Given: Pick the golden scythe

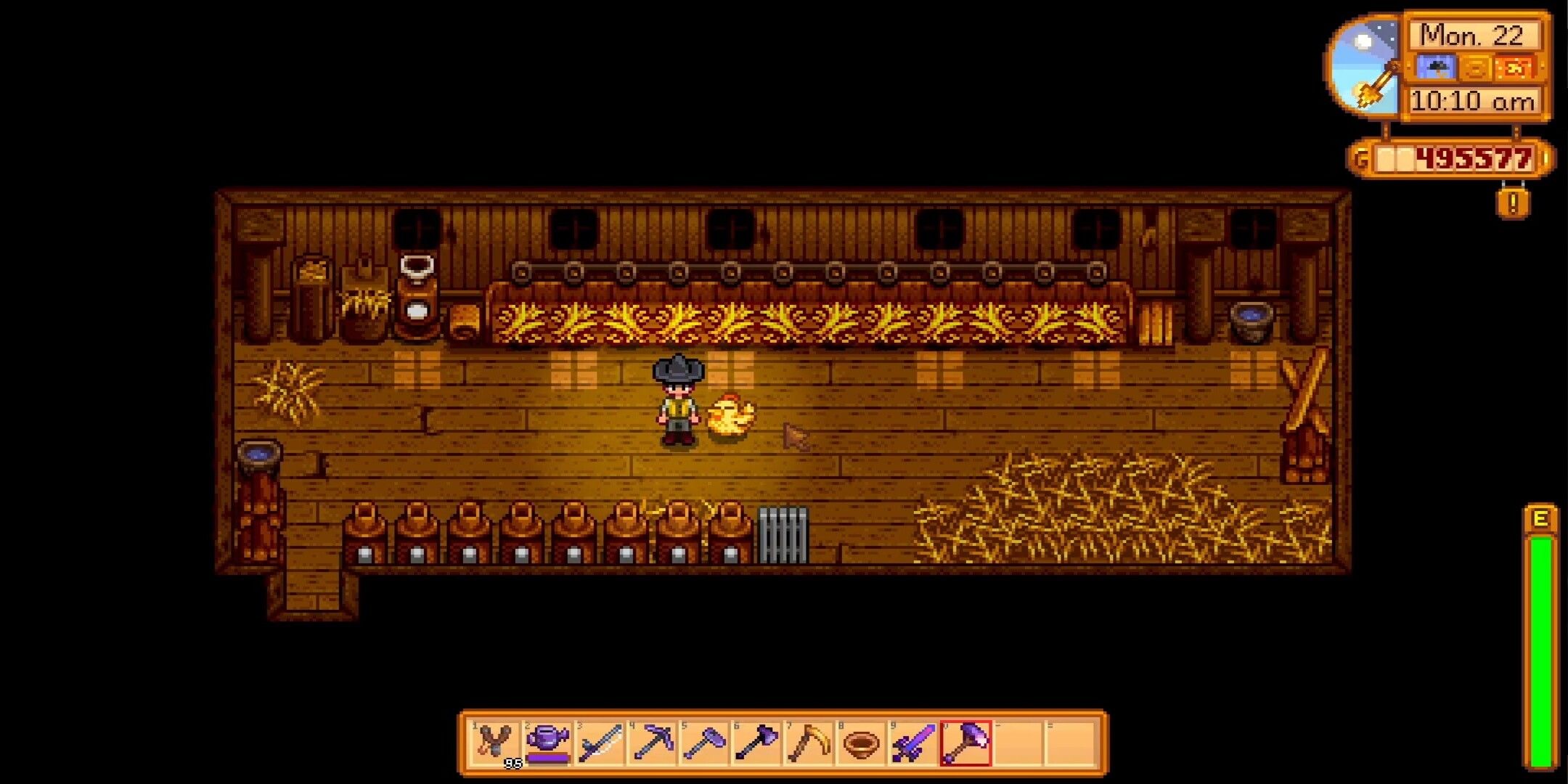Looking at the screenshot, I should tap(809, 743).
